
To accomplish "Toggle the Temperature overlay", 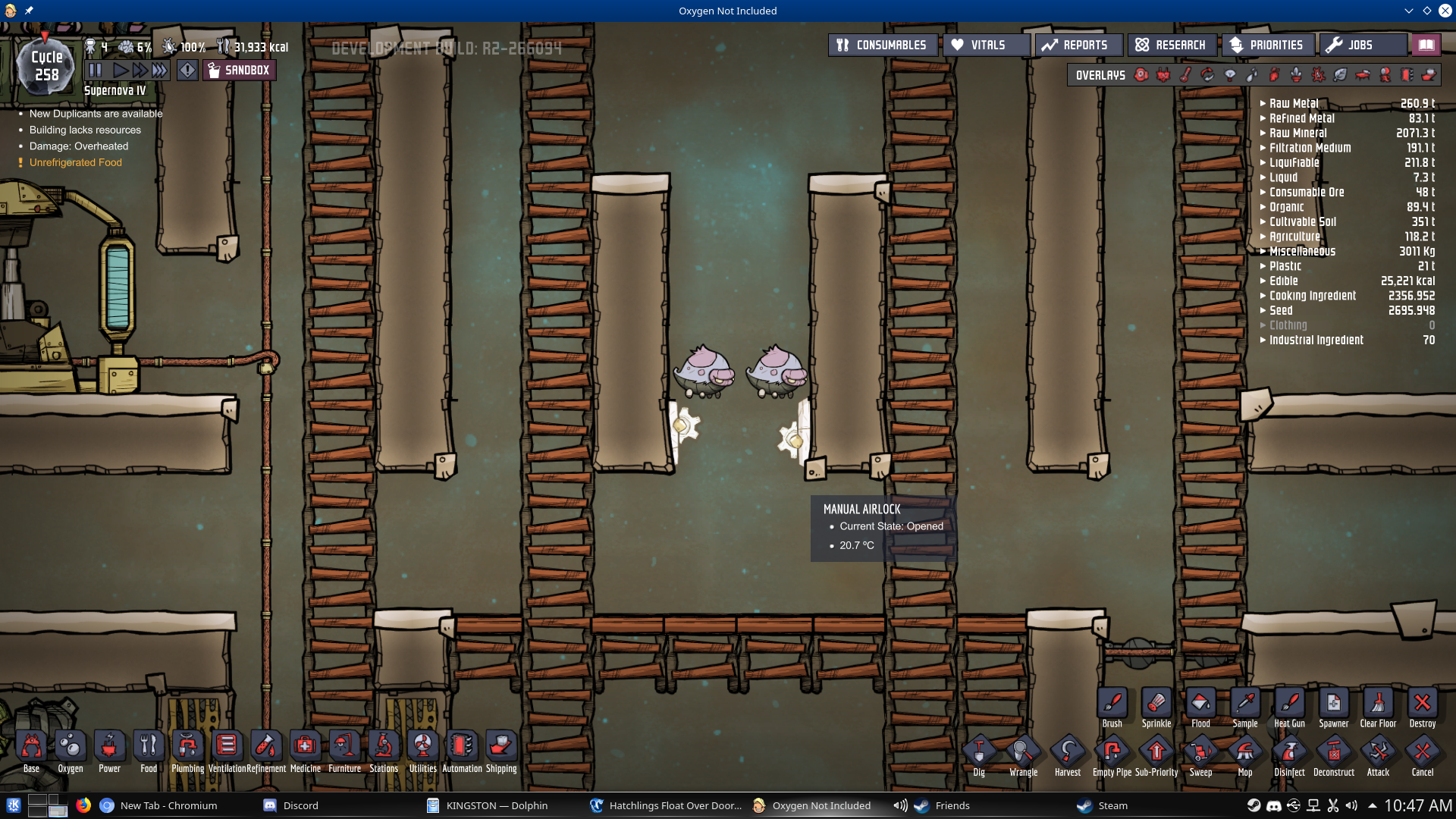I will point(1185,75).
